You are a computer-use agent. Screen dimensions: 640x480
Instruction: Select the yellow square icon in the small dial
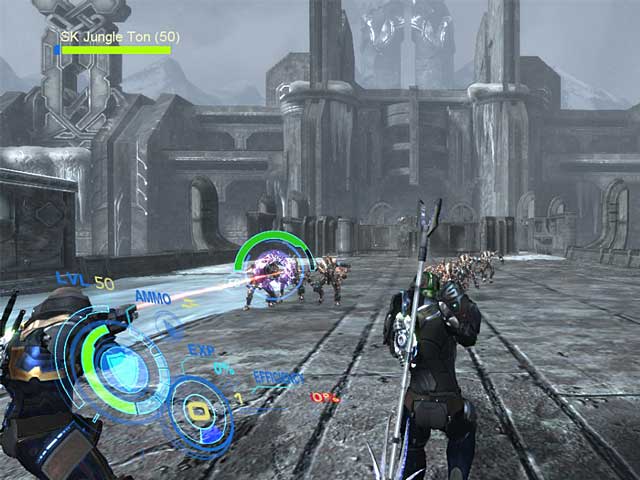coord(198,412)
